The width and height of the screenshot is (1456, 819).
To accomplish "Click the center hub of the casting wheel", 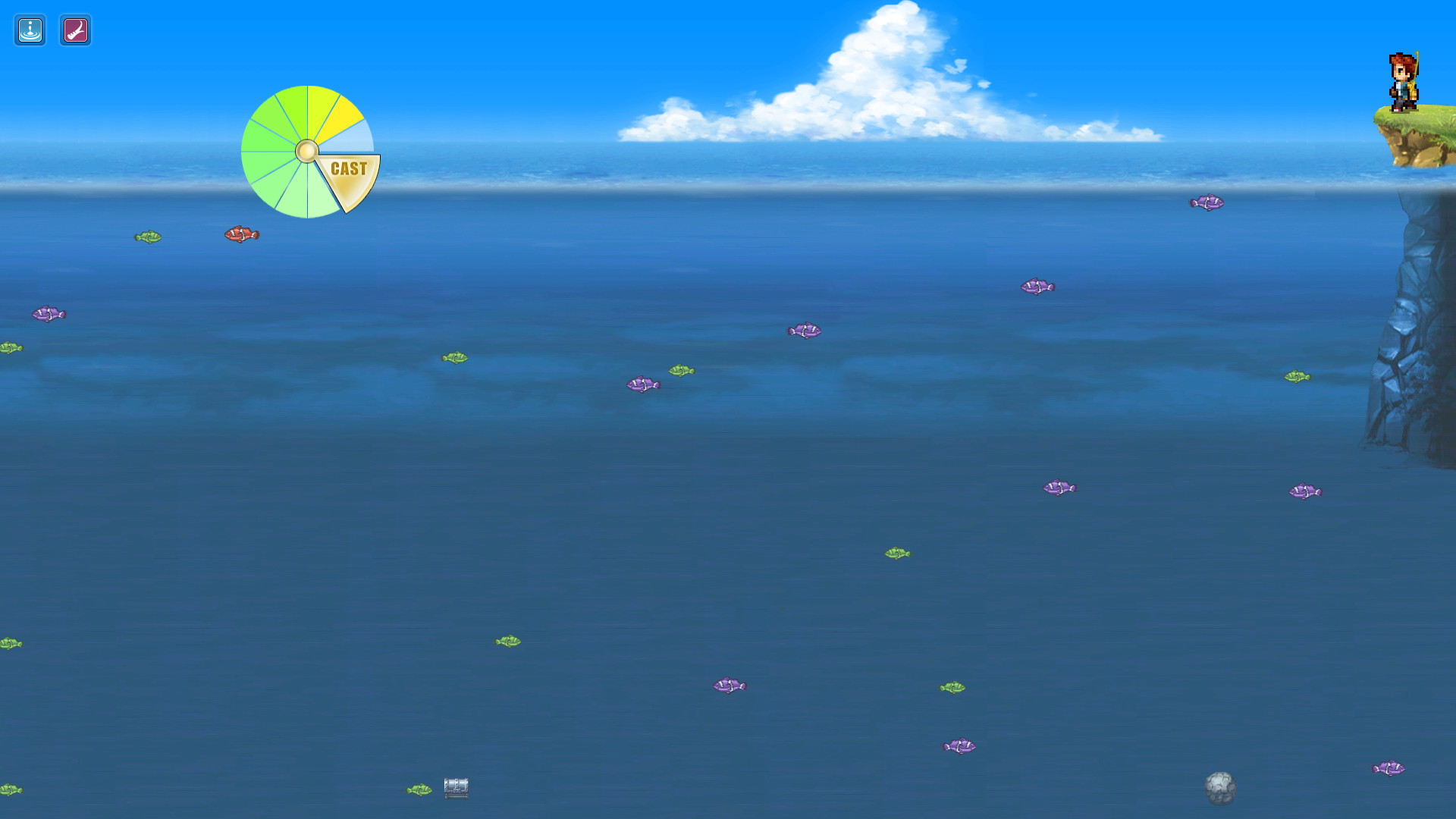I will [307, 152].
